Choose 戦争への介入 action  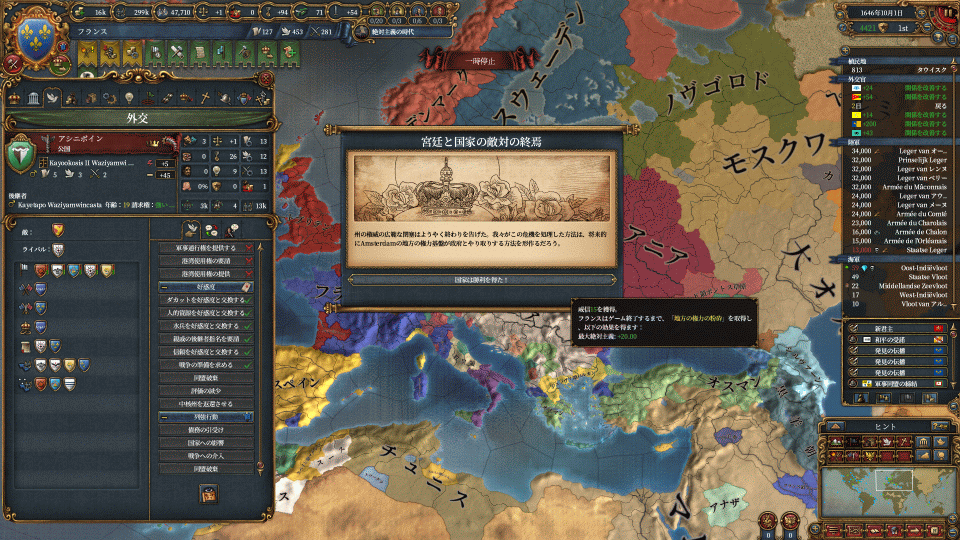coord(203,455)
